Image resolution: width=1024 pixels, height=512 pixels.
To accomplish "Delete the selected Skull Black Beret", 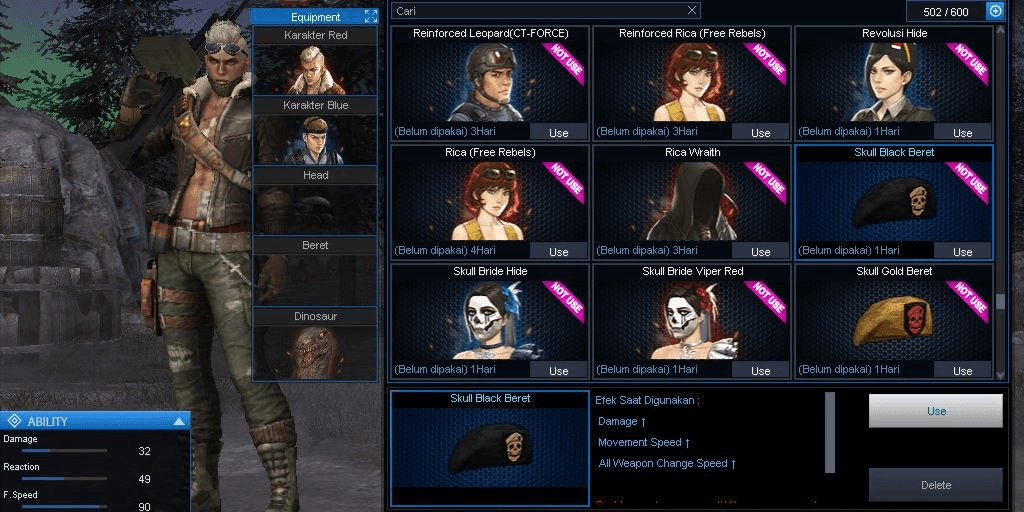I will (x=936, y=485).
